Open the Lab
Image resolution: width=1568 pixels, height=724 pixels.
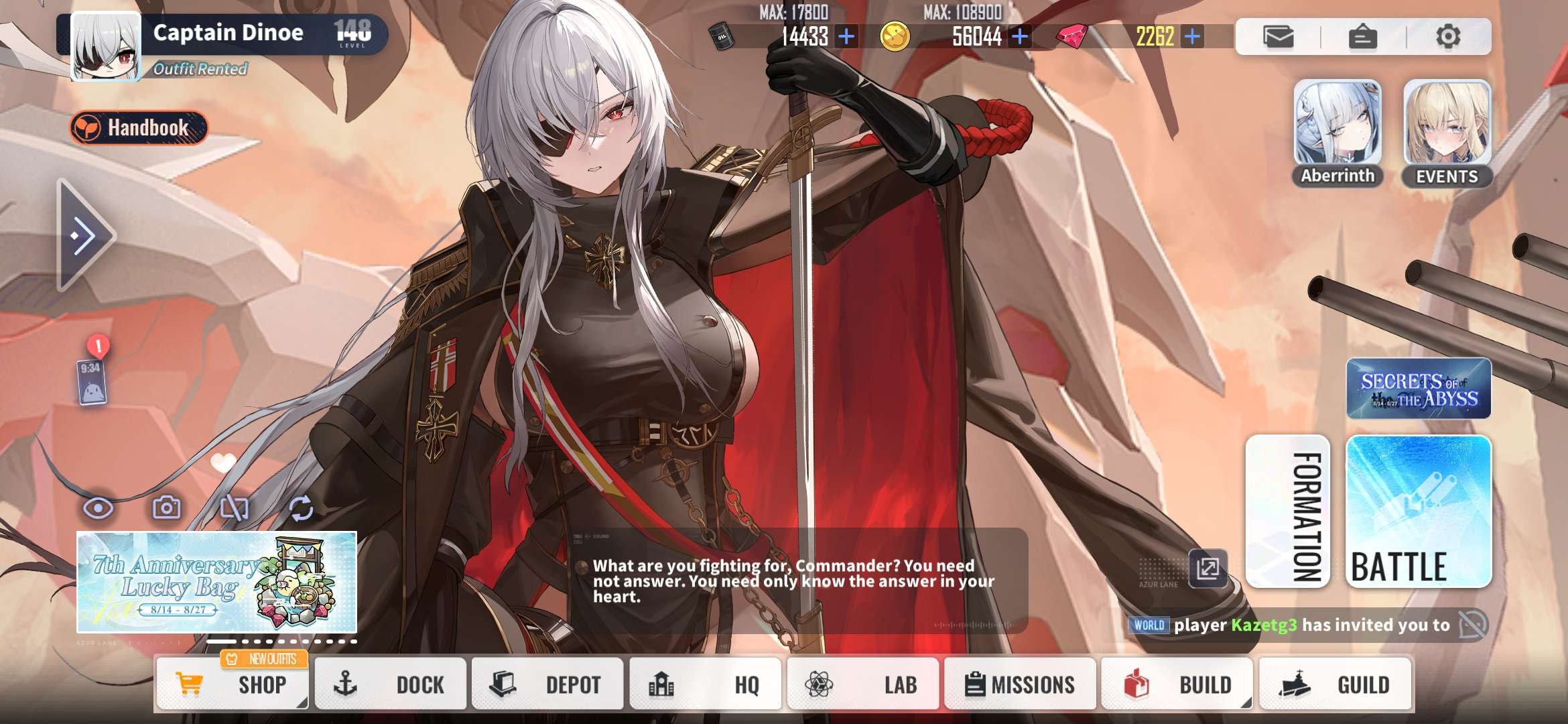click(x=862, y=684)
